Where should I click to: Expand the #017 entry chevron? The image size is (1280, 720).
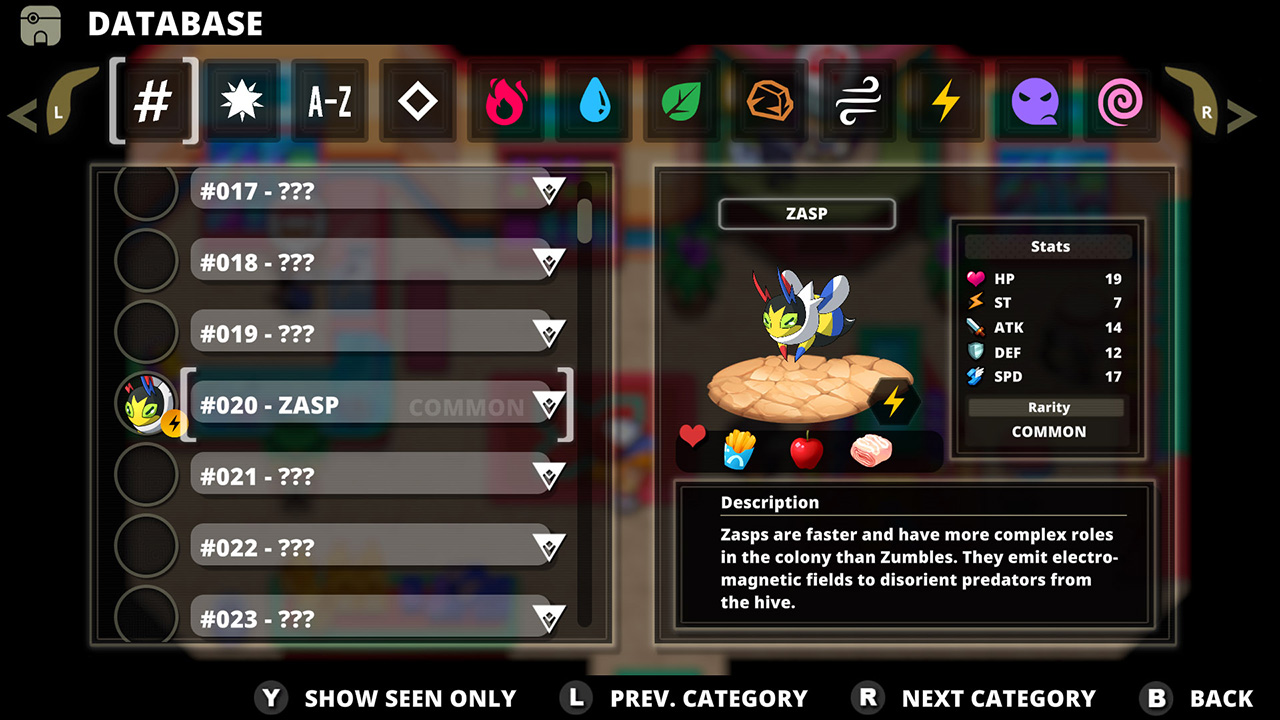coord(549,189)
